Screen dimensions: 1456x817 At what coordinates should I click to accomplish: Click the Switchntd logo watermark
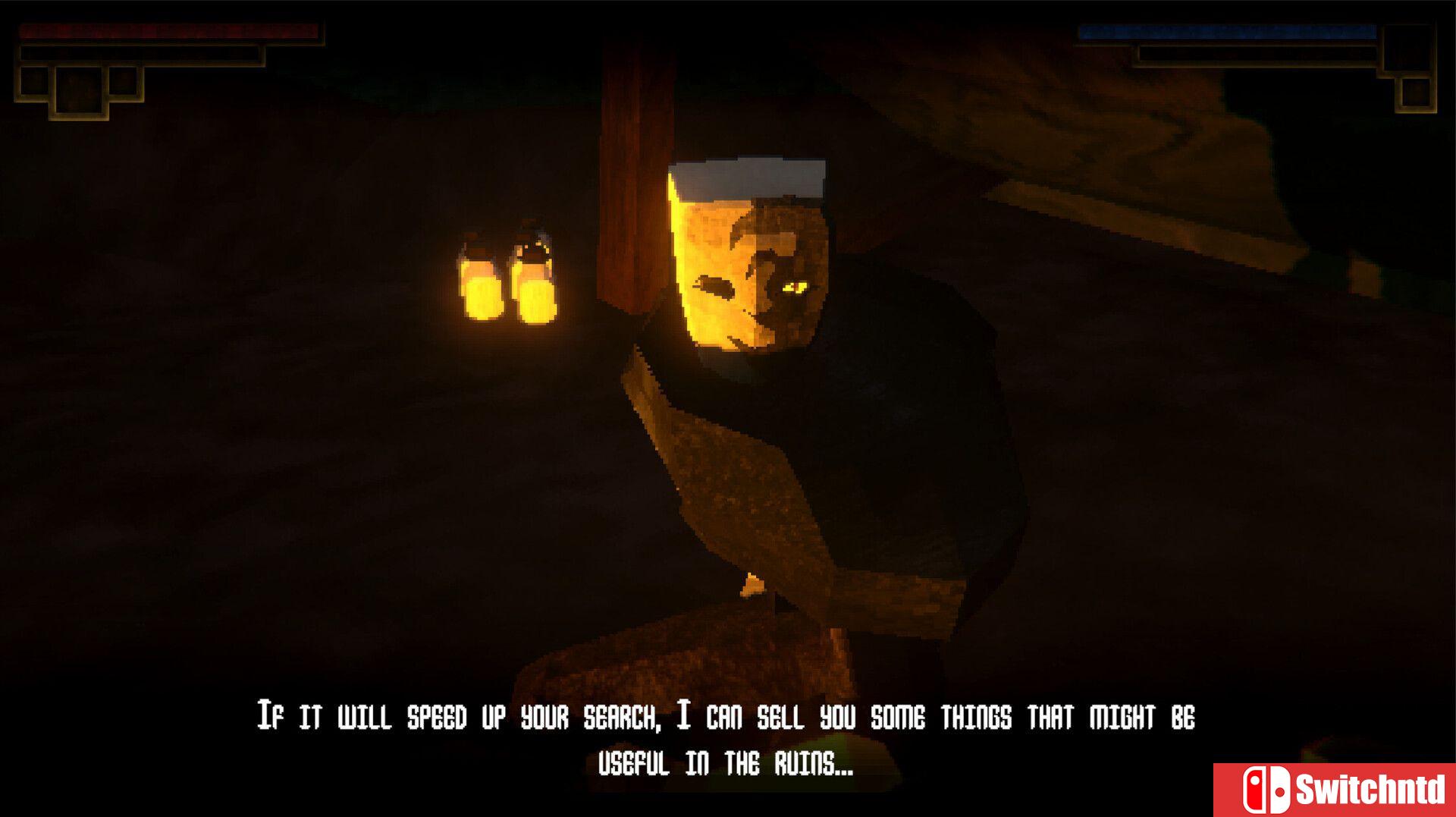(1334, 790)
